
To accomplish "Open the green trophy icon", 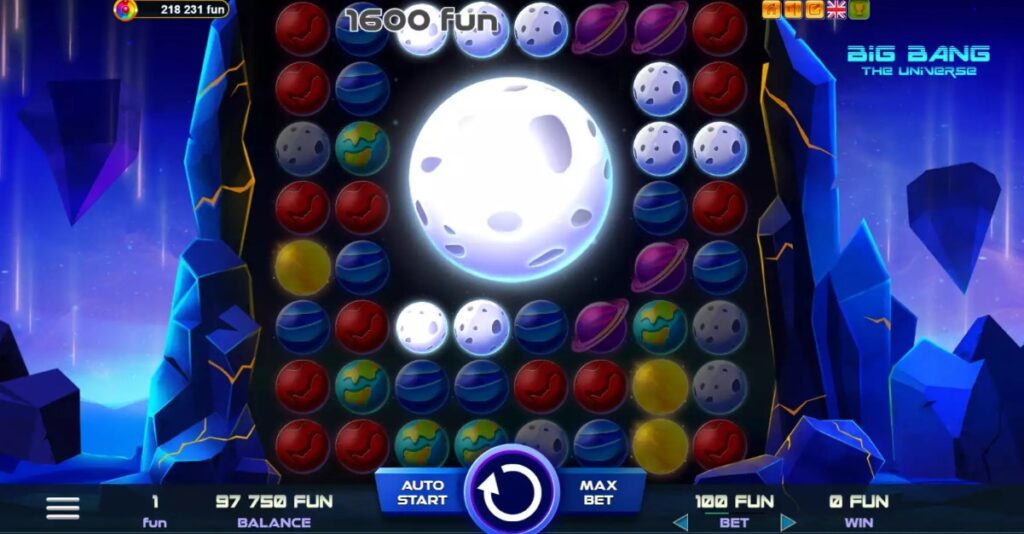I will (859, 10).
